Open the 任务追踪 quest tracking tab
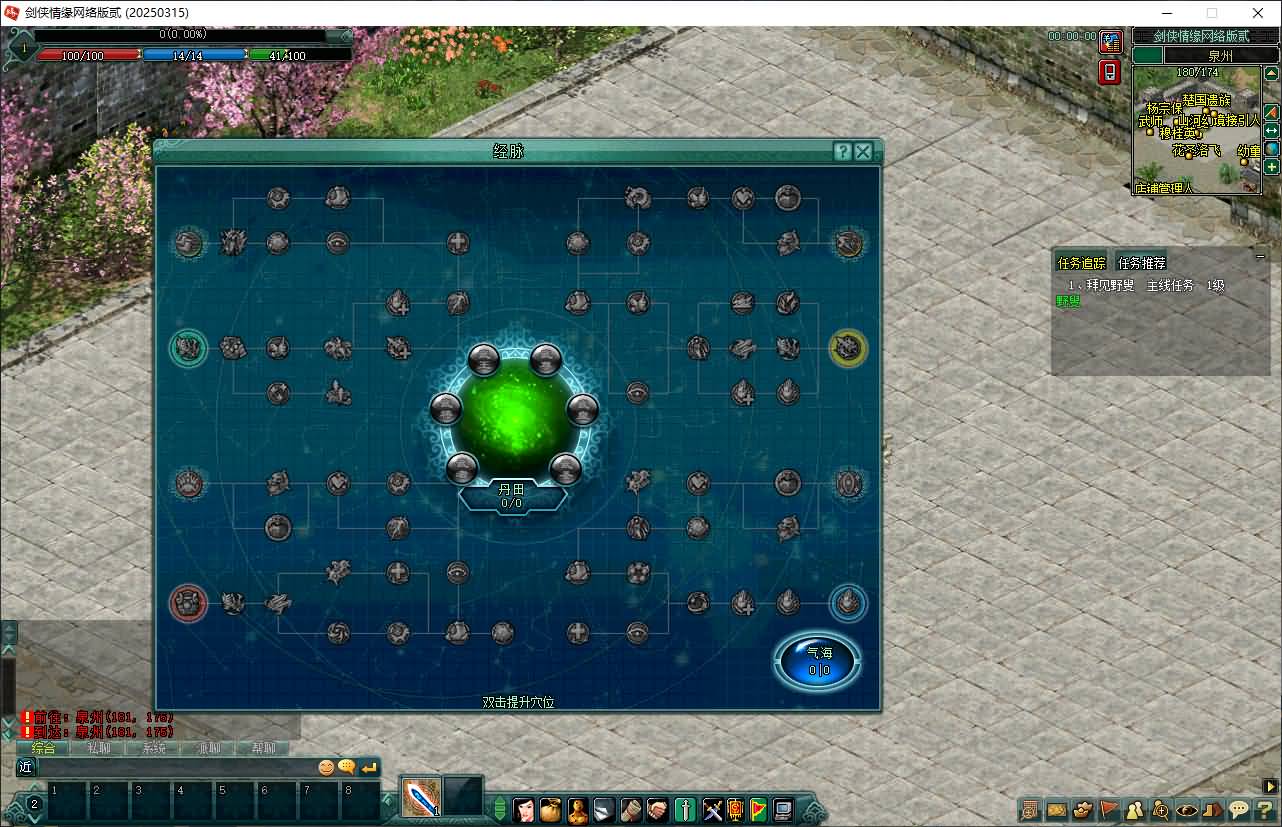This screenshot has width=1282, height=827. (x=1082, y=263)
